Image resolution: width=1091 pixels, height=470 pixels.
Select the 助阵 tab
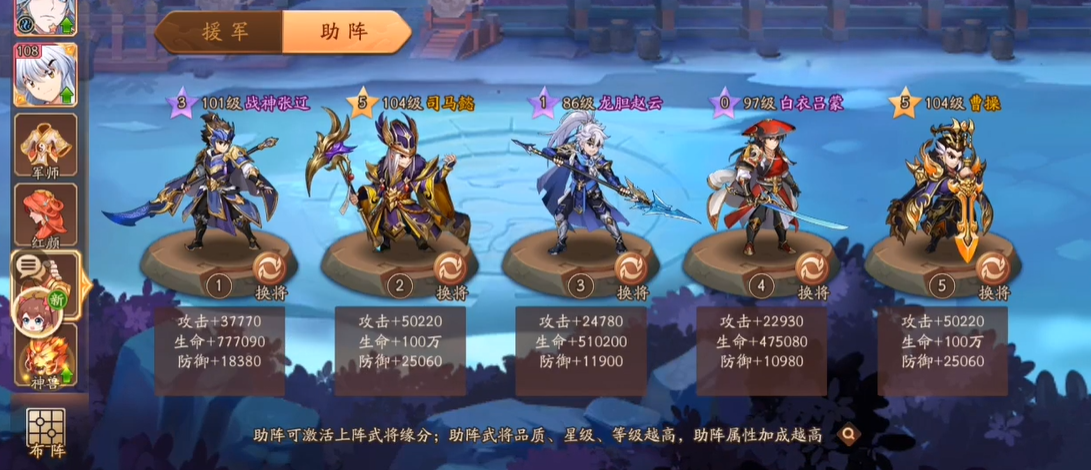pyautogui.click(x=344, y=31)
